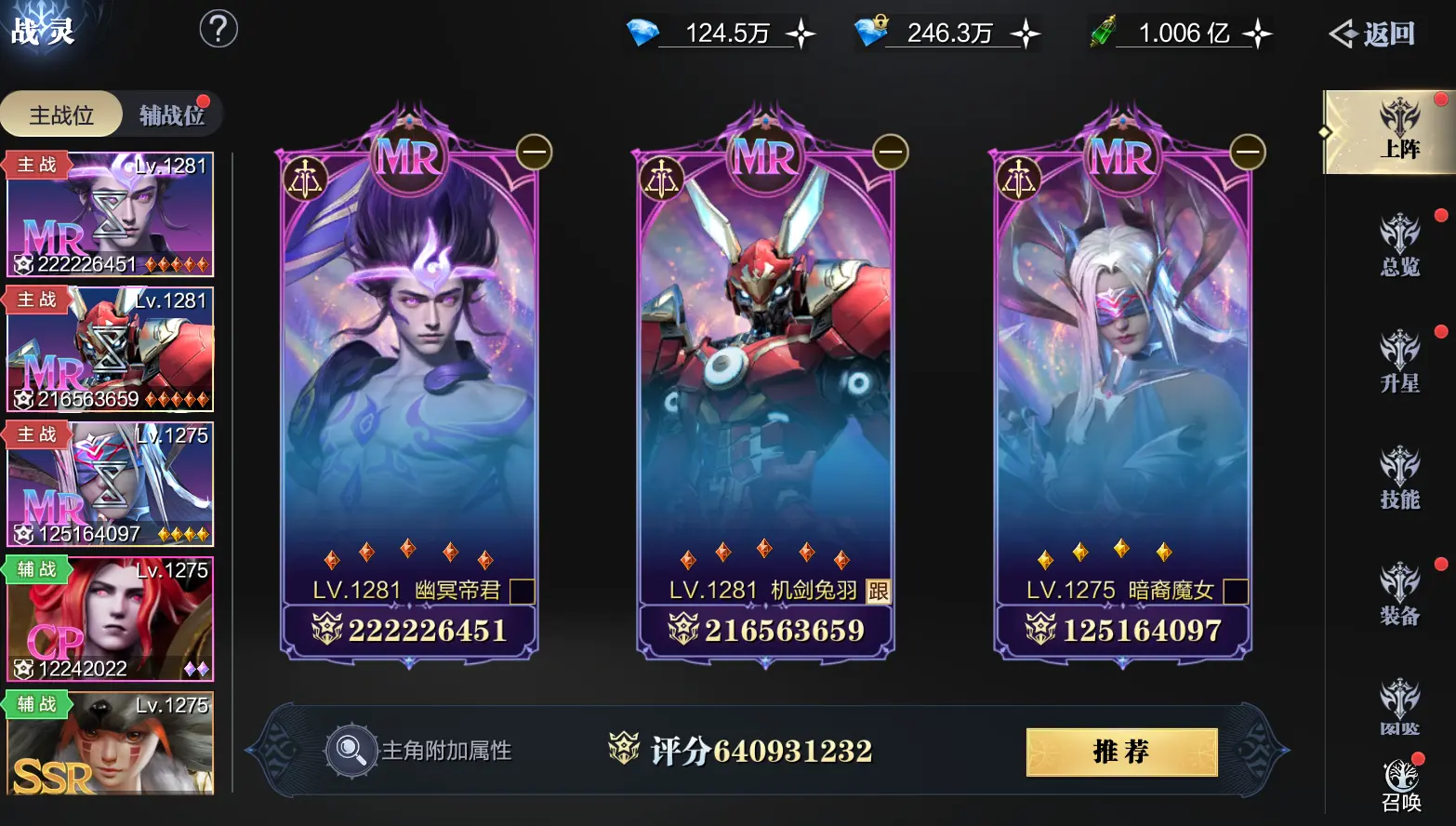Click the green elixir currency icon
The width and height of the screenshot is (1456, 826).
point(1102,32)
